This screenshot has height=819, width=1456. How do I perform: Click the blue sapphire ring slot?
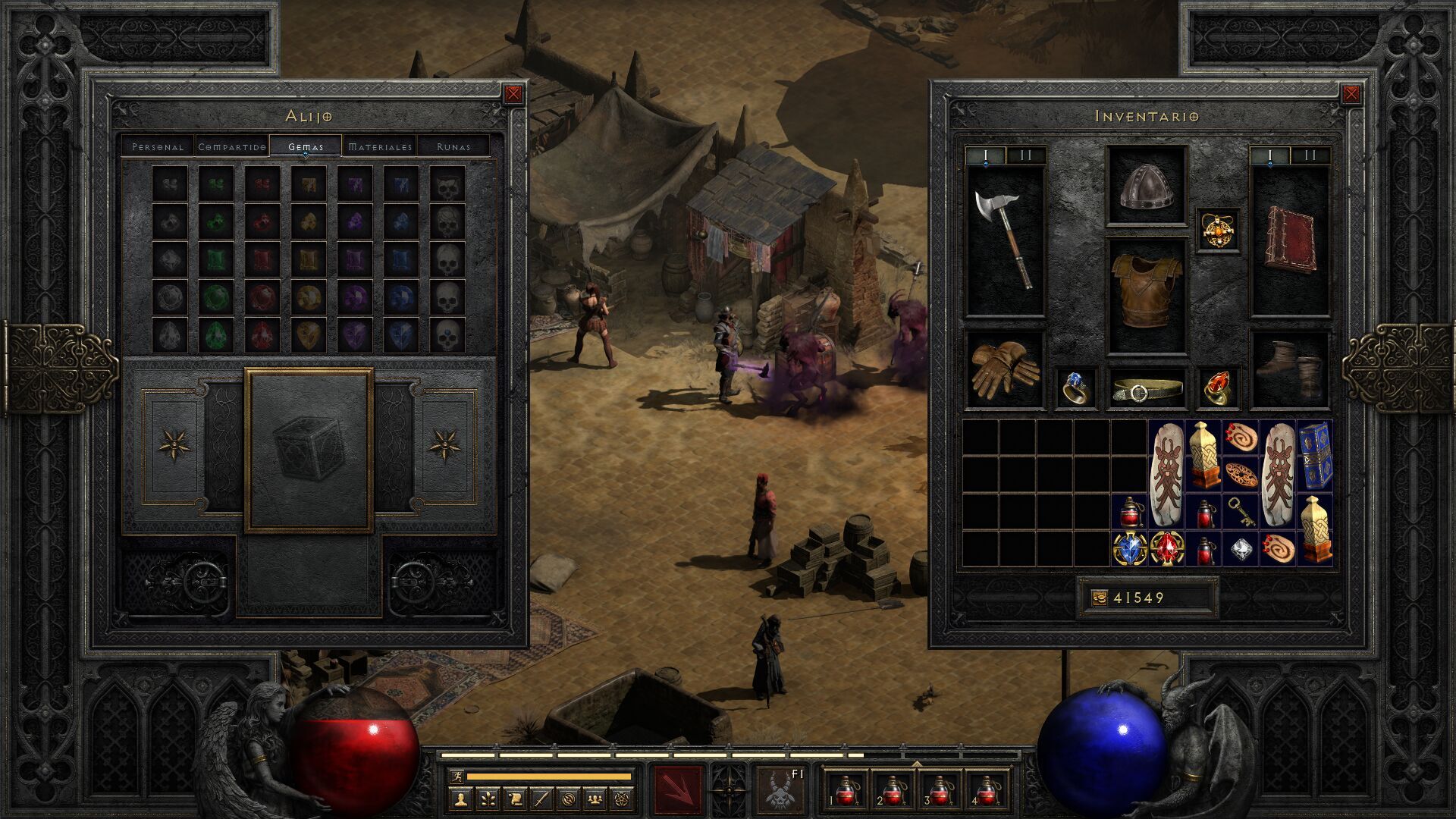1076,389
